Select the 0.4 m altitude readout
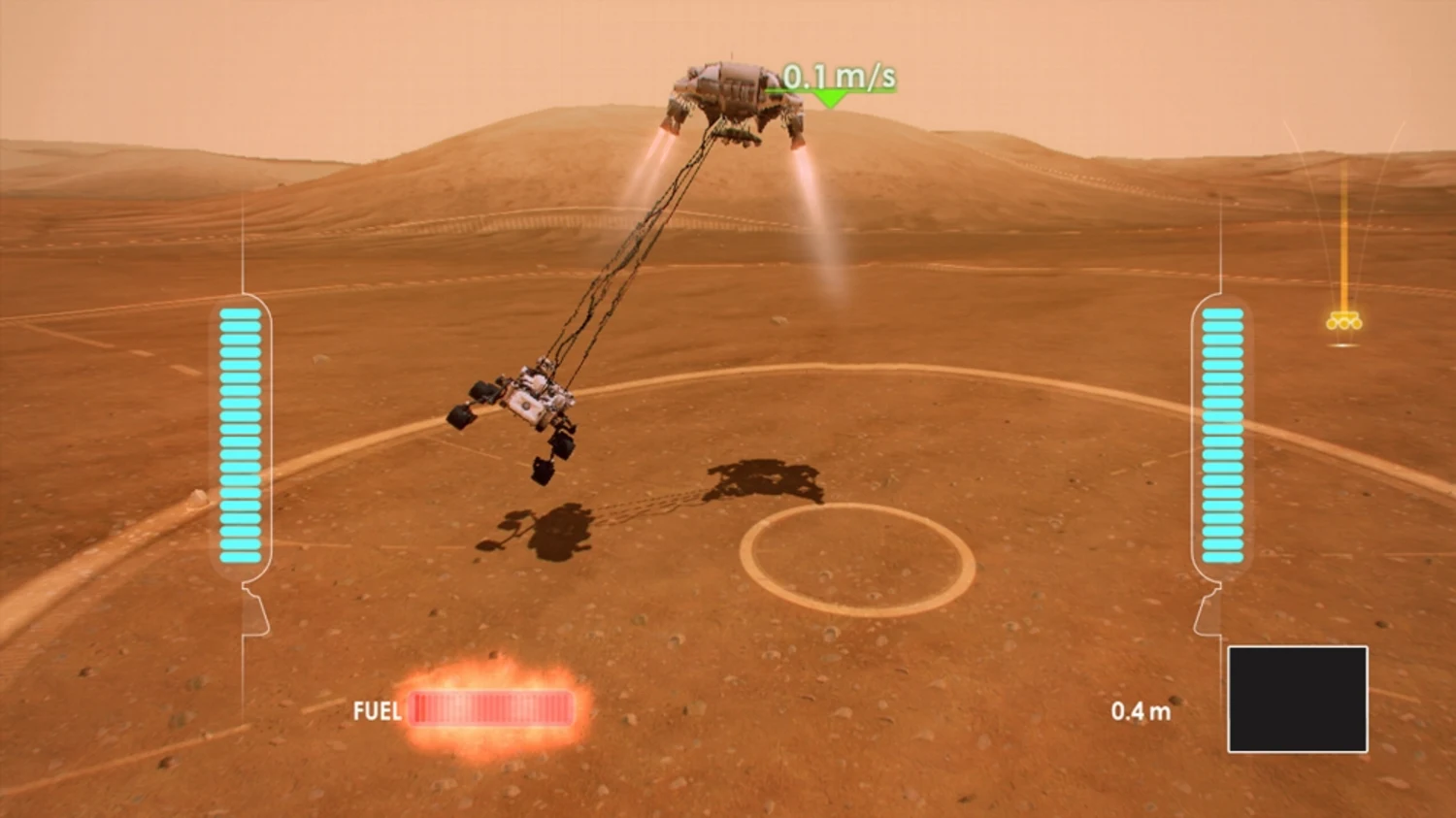1456x818 pixels. 1142,710
